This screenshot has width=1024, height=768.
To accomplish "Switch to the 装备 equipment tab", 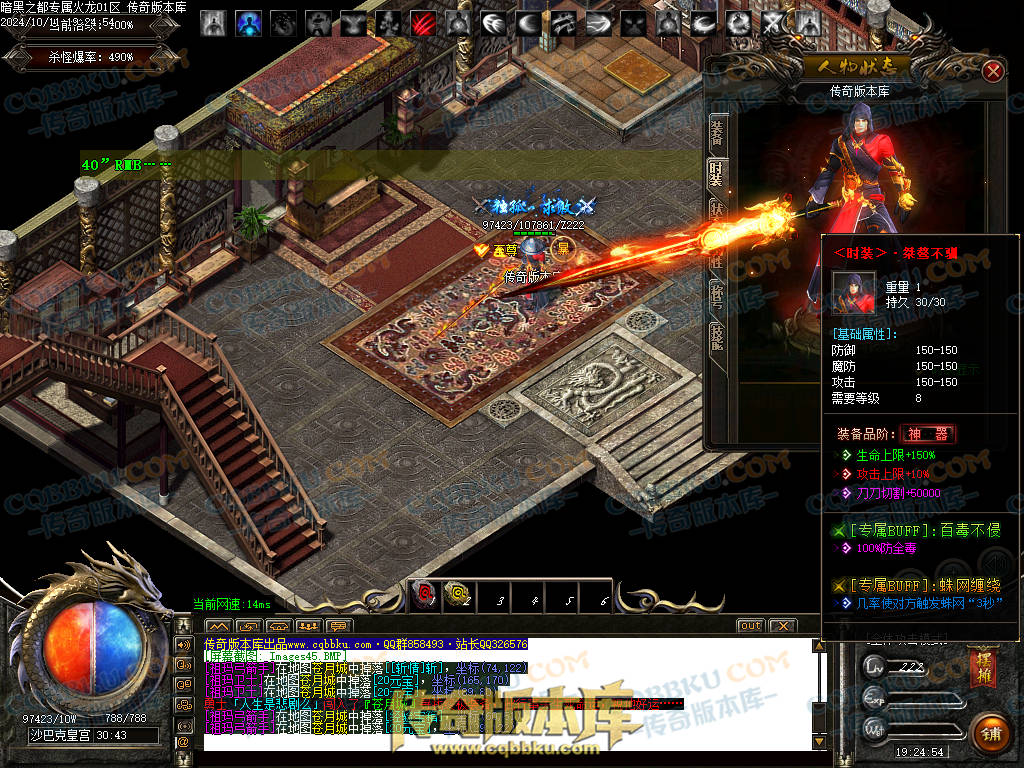I will pyautogui.click(x=717, y=131).
